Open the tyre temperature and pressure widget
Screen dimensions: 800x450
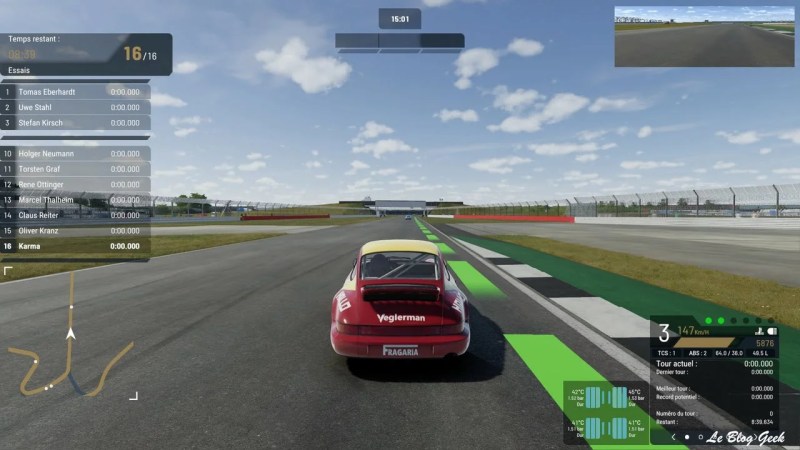point(606,412)
